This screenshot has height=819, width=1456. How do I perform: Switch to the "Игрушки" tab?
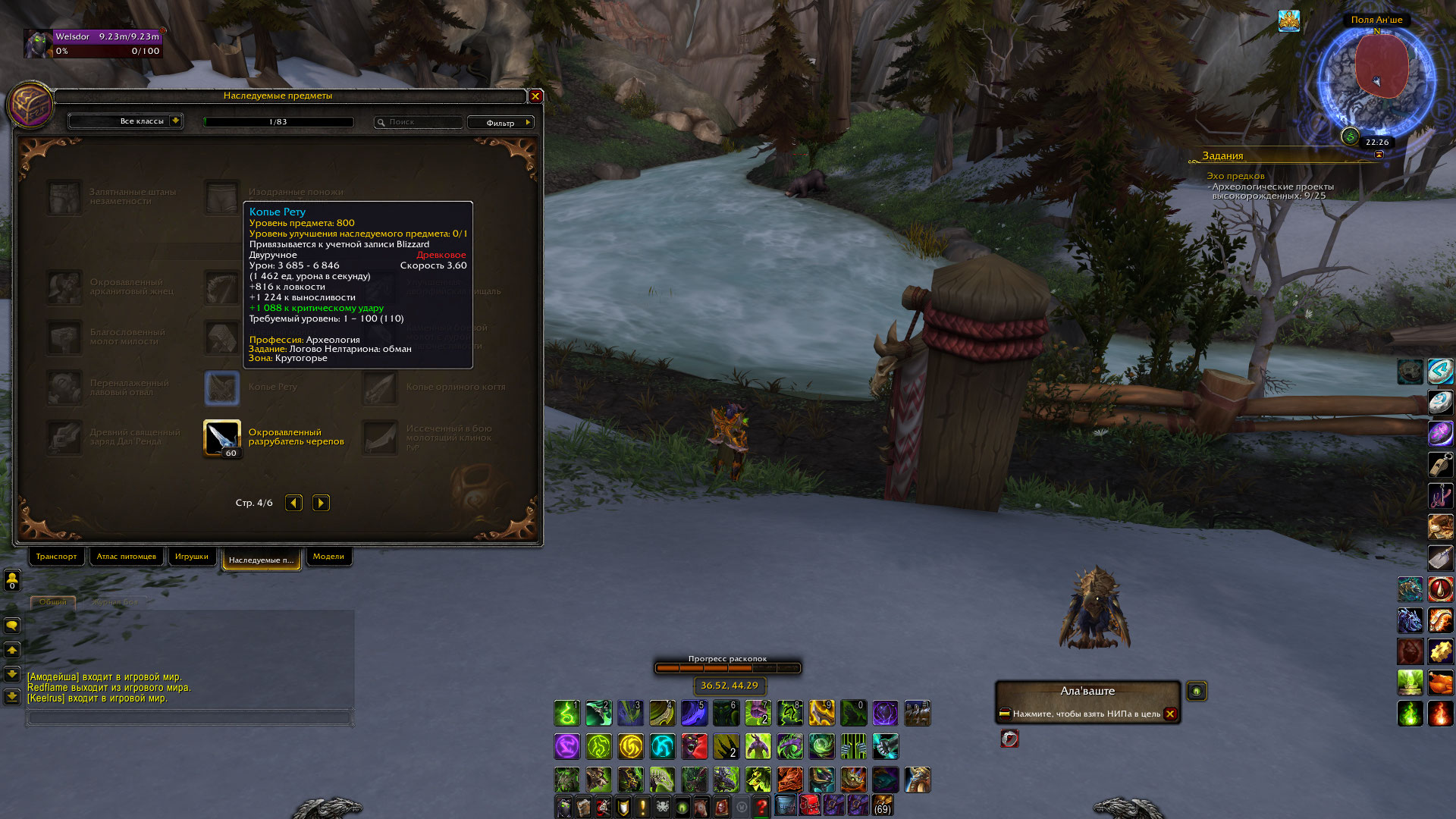pos(191,557)
